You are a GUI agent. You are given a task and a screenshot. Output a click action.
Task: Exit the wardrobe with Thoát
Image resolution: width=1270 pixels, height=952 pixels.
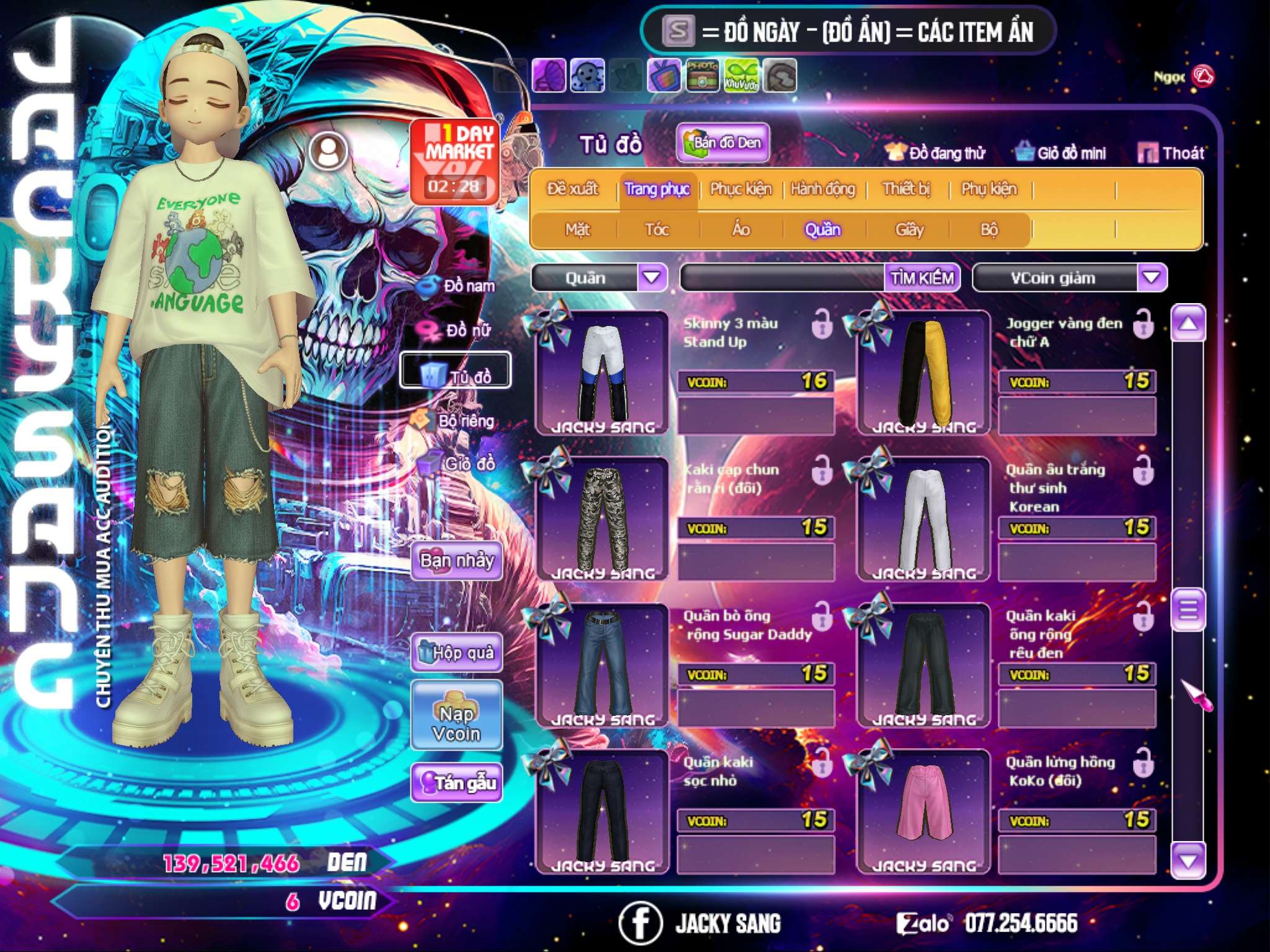1171,153
